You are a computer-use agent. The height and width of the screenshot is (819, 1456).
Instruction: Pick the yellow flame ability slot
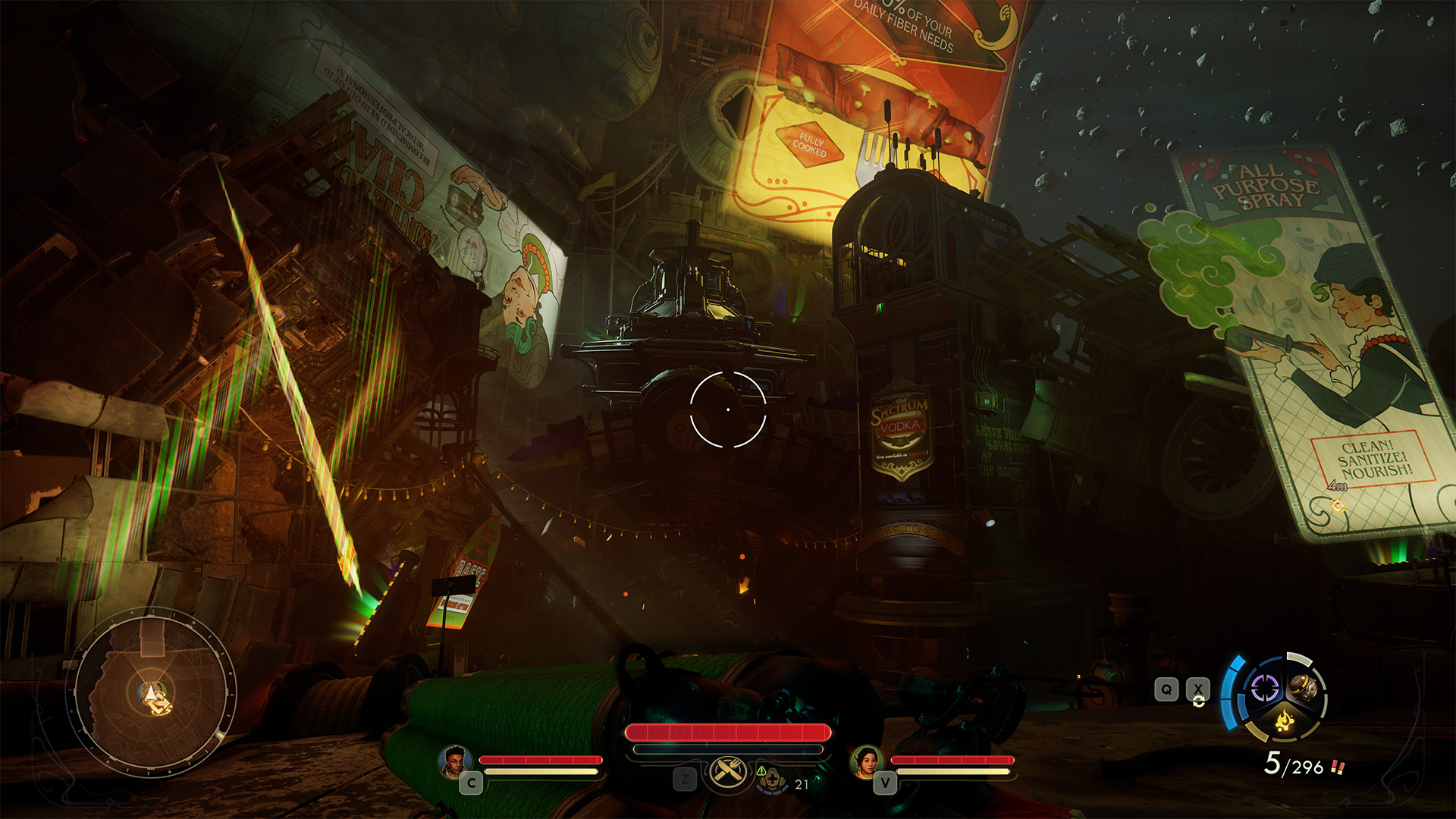click(x=1284, y=718)
